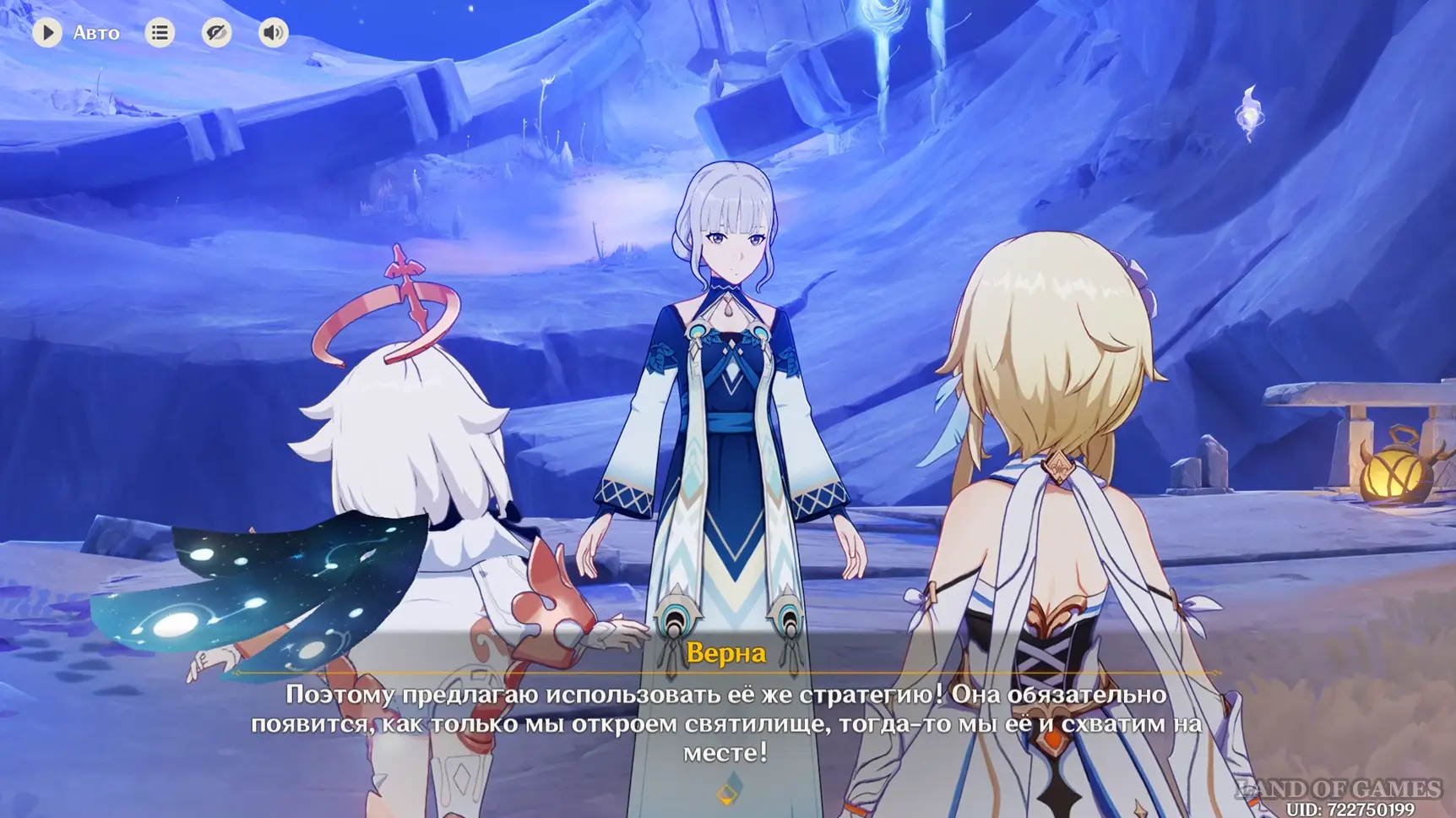Toggle dialogue voice-over with the speaker icon
1456x818 pixels.
point(273,33)
